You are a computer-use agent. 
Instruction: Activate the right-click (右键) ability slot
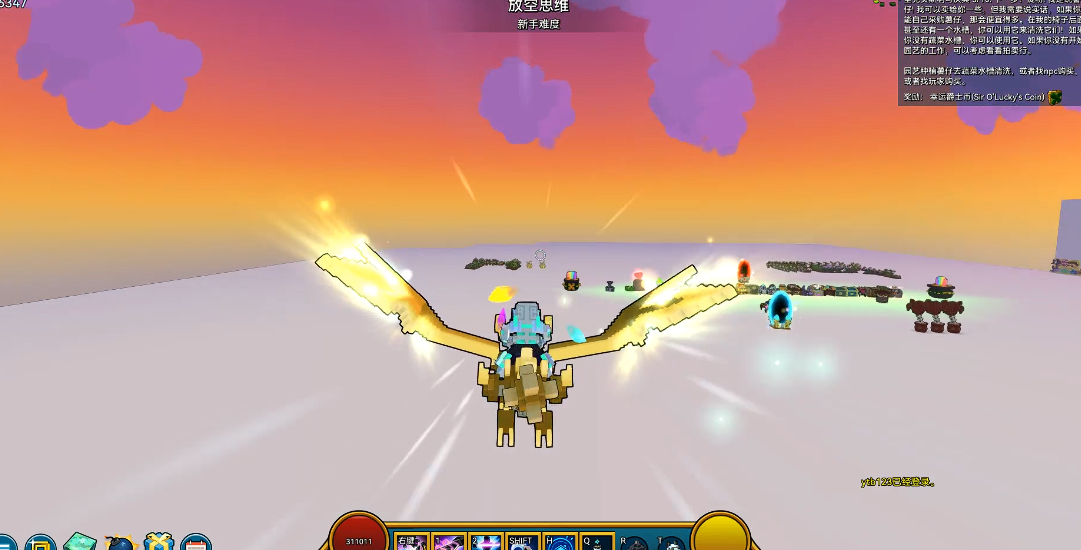(x=412, y=541)
